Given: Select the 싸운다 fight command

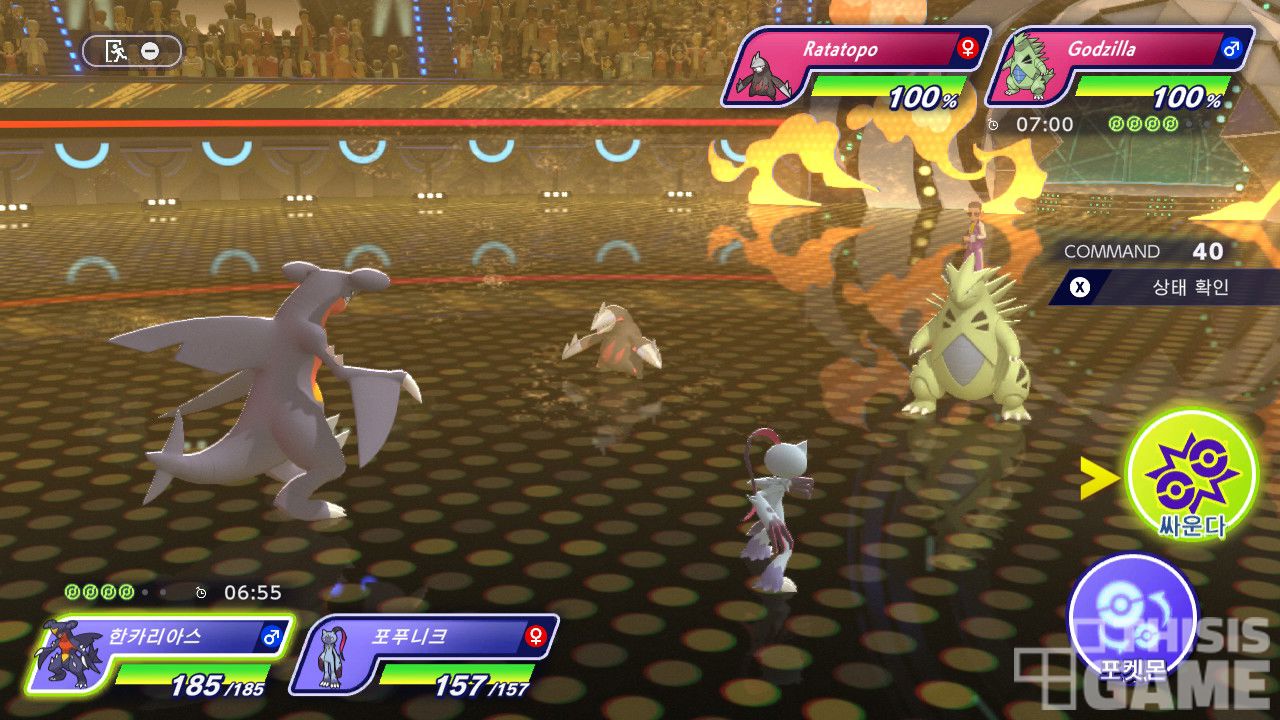Looking at the screenshot, I should (1190, 475).
